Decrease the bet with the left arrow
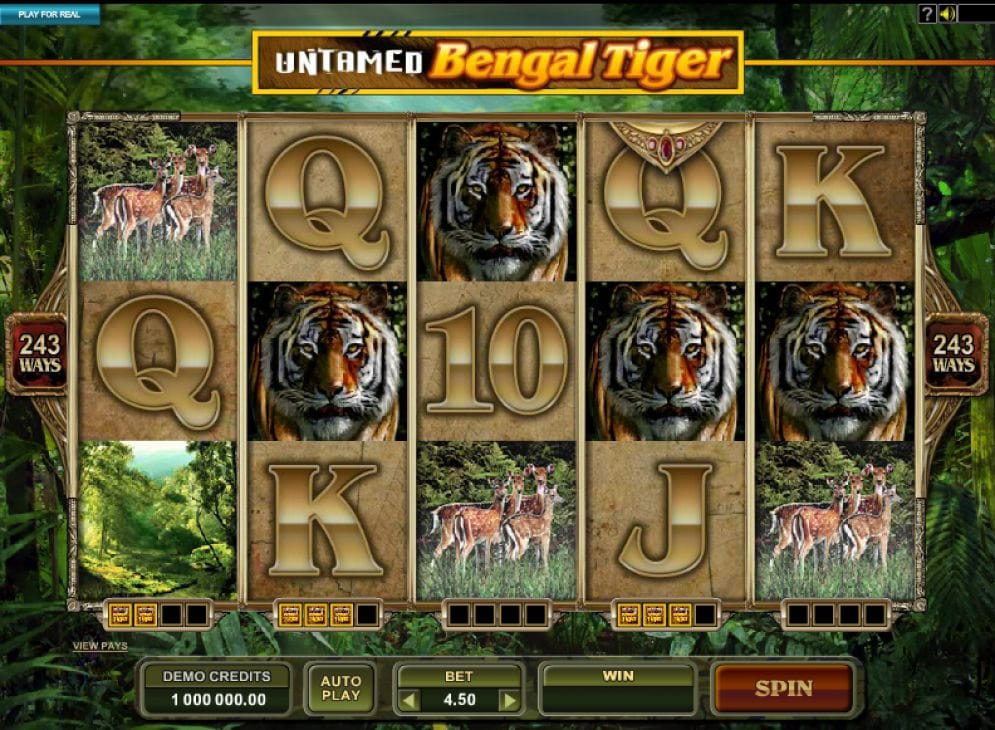The image size is (995, 730). click(x=408, y=700)
